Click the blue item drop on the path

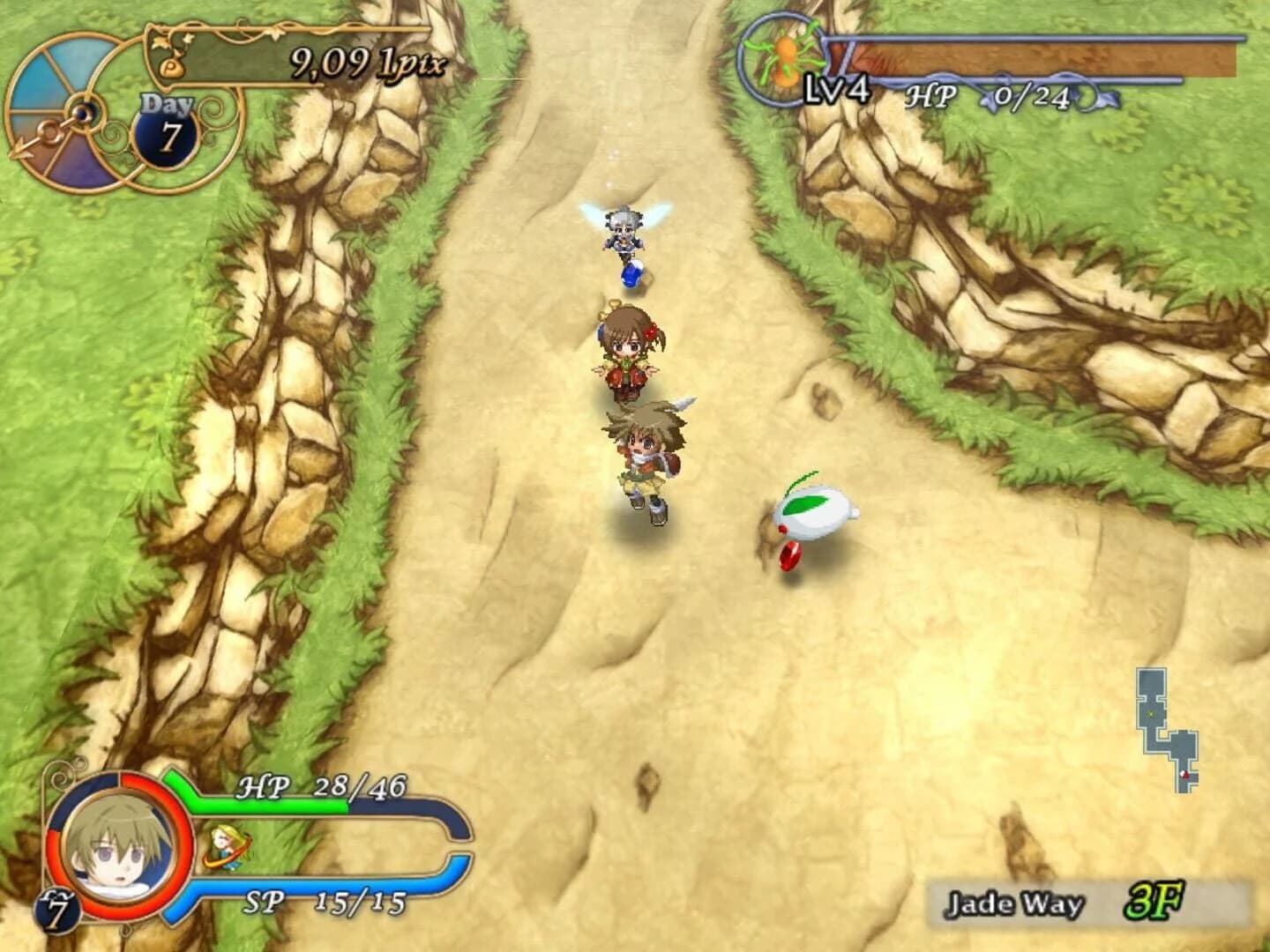pos(631,275)
